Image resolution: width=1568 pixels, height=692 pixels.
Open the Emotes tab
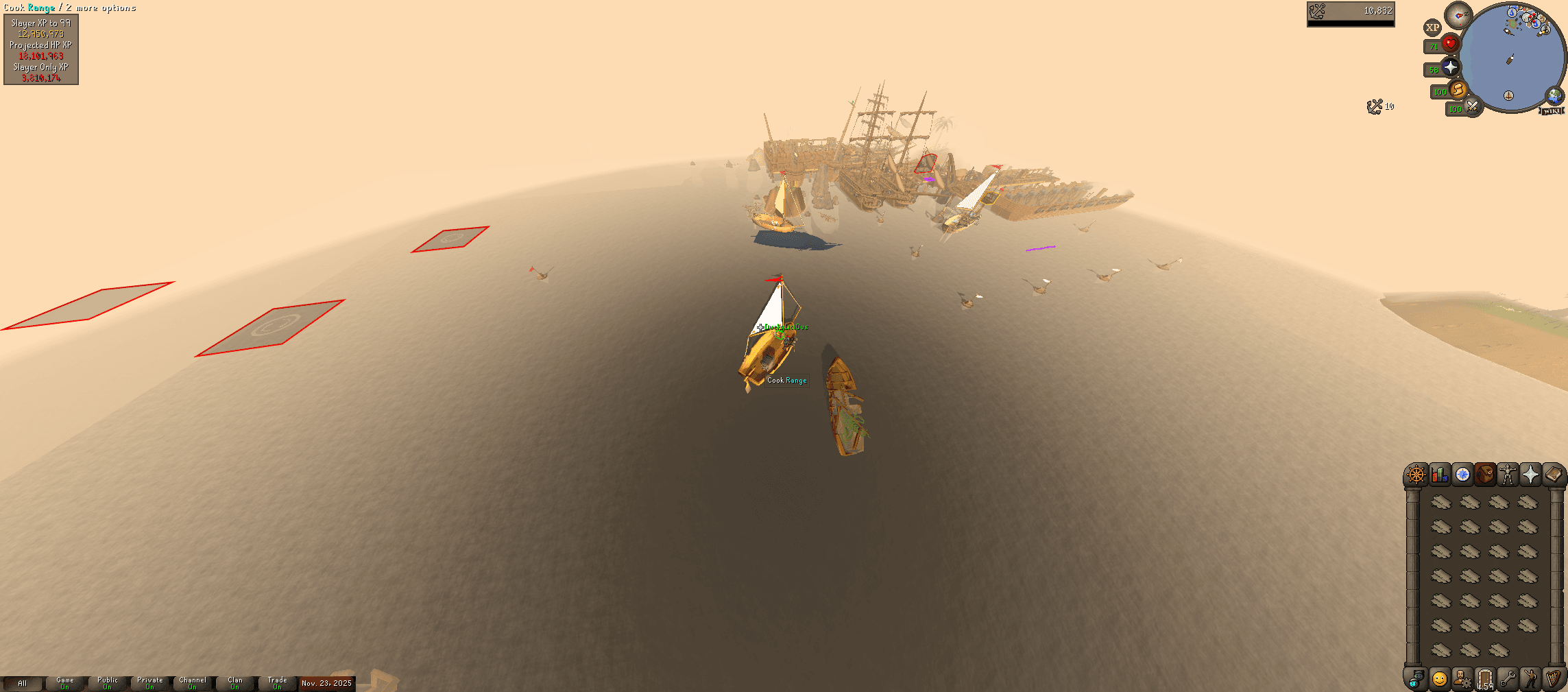(1531, 680)
